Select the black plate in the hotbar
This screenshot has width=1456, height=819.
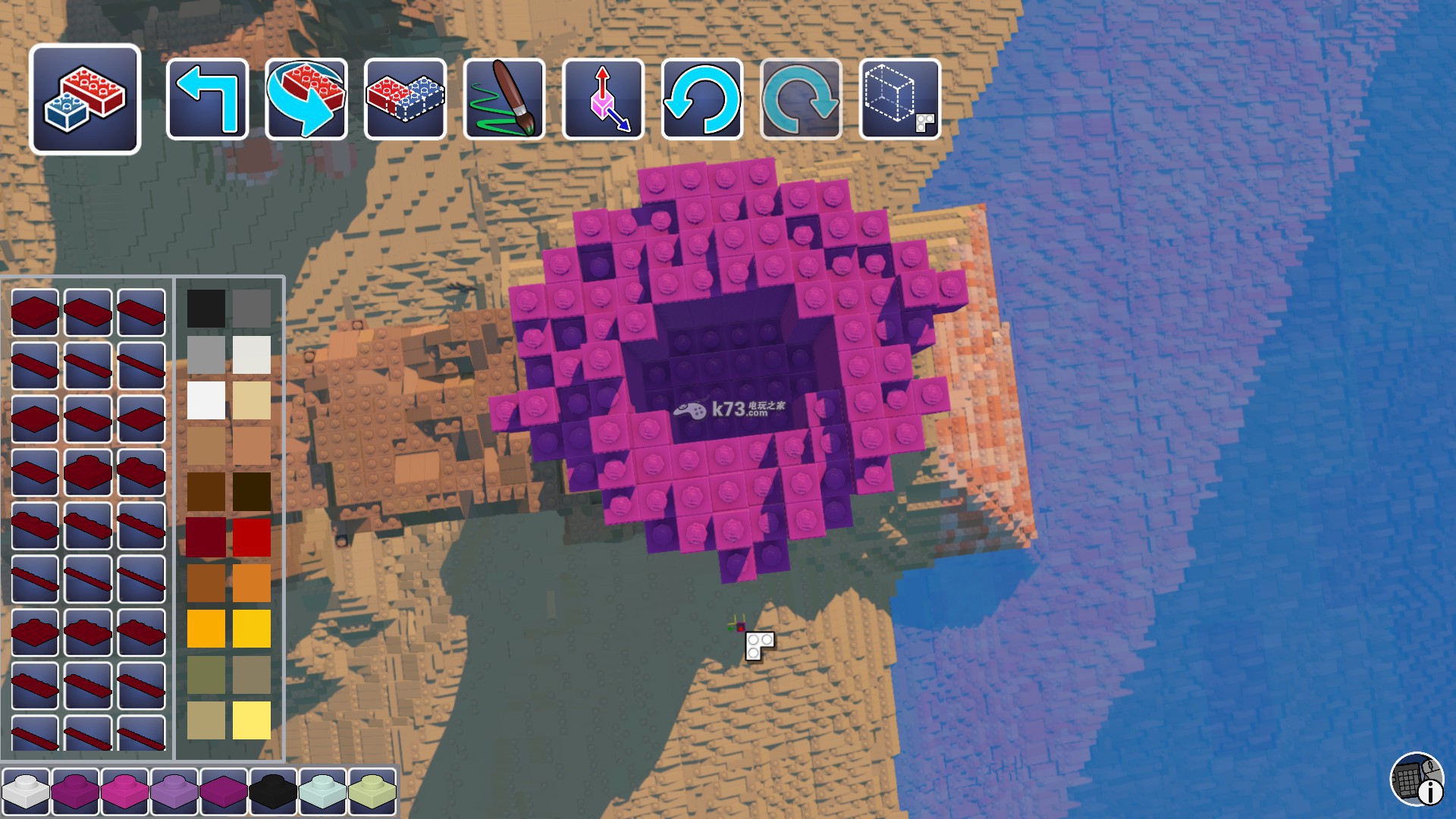tap(273, 792)
